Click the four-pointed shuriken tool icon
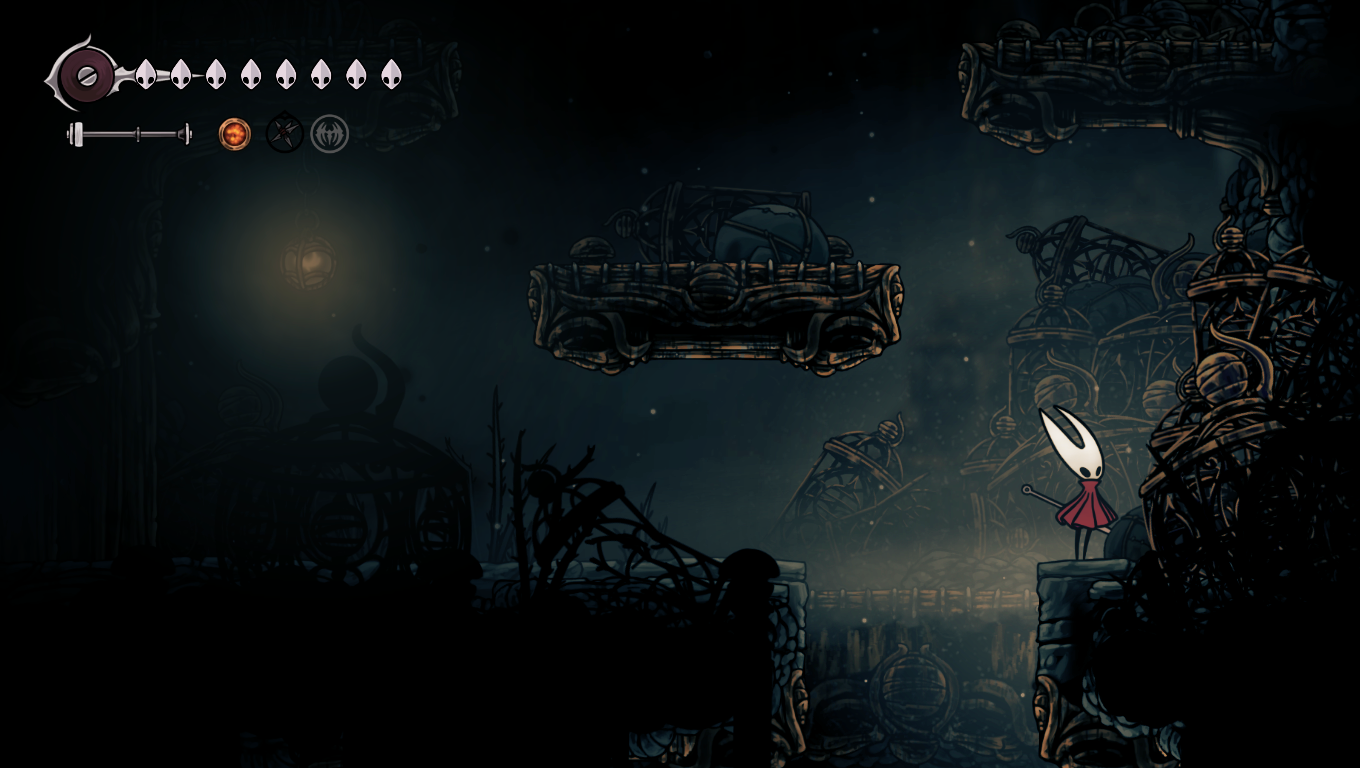Viewport: 1360px width, 768px height. pyautogui.click(x=284, y=133)
